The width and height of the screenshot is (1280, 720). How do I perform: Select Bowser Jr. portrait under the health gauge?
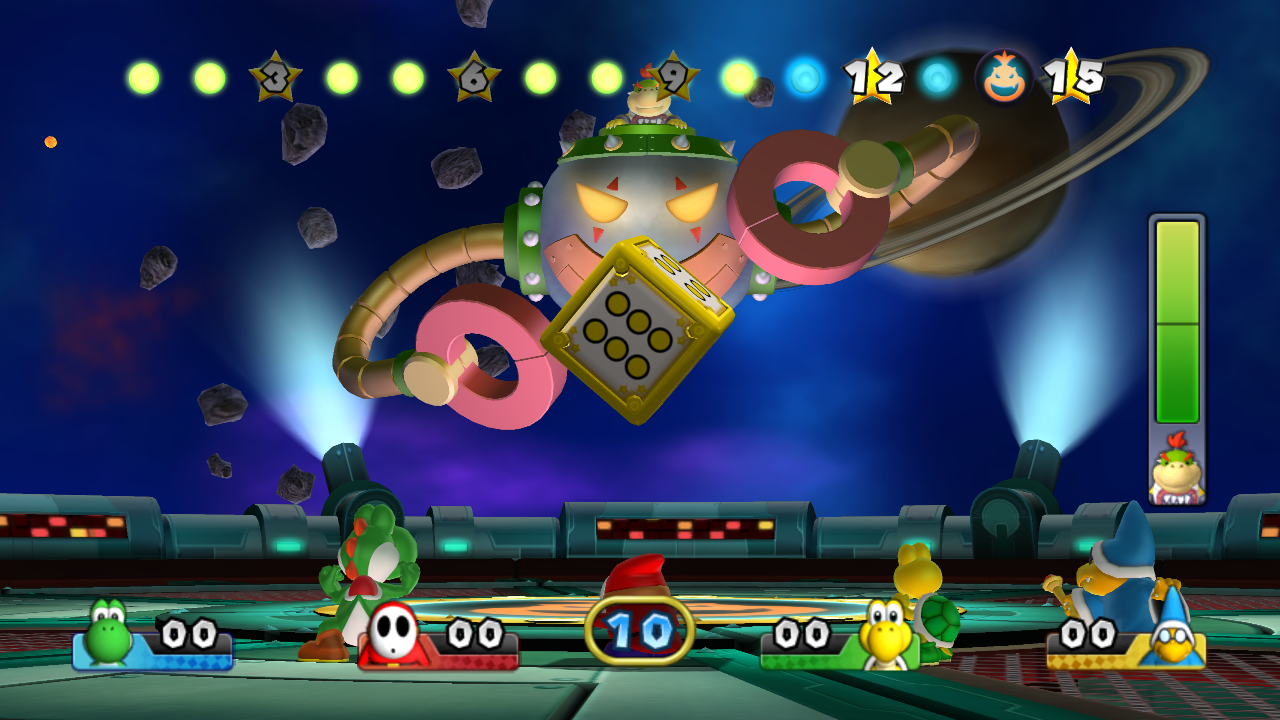tap(1175, 474)
